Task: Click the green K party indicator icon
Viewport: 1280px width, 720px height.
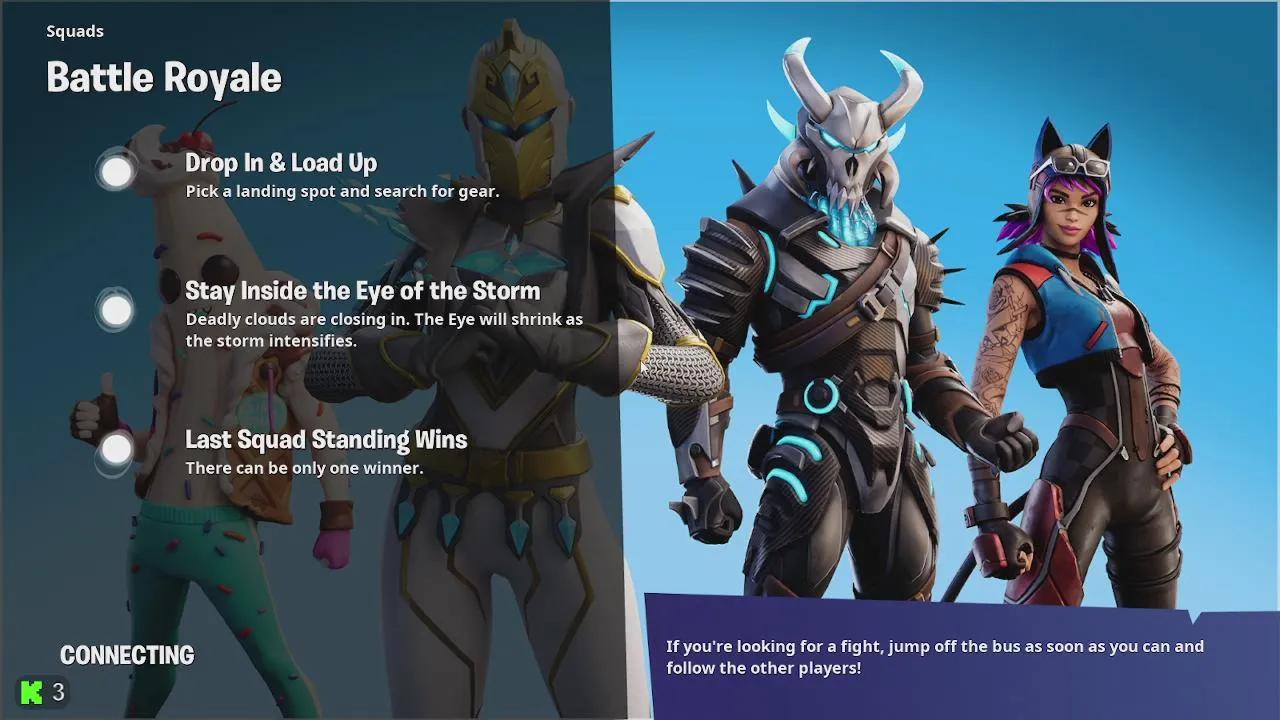Action: [29, 691]
